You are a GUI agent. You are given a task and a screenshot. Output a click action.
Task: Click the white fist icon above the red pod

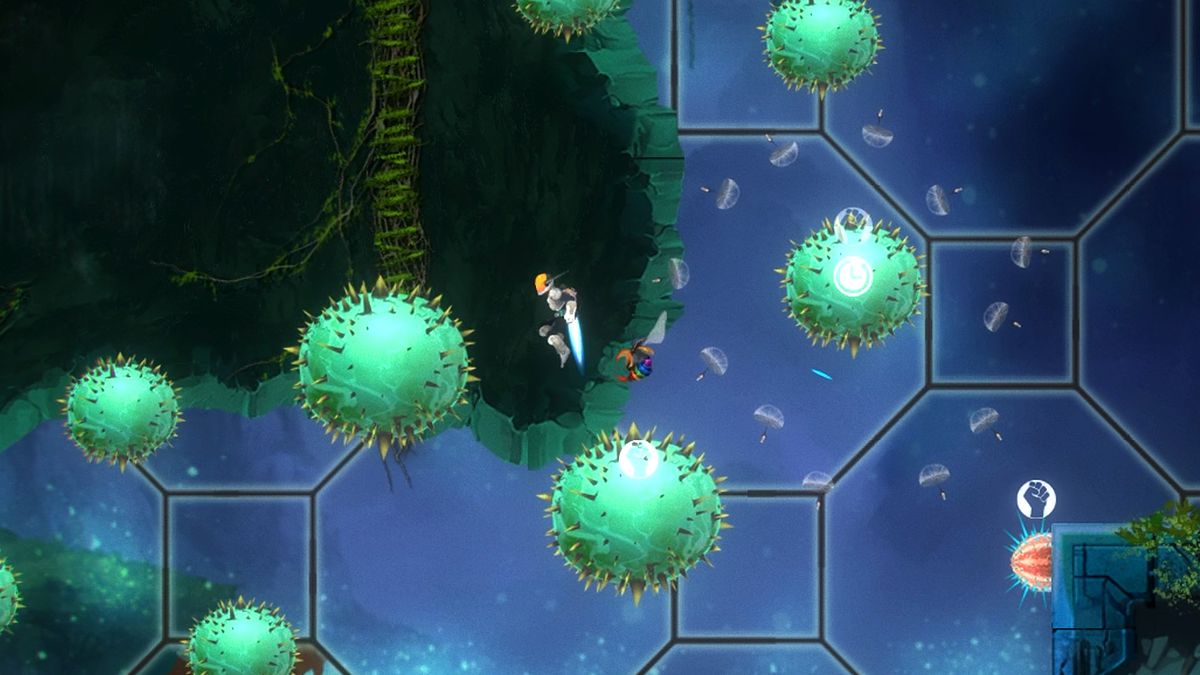coord(1036,499)
